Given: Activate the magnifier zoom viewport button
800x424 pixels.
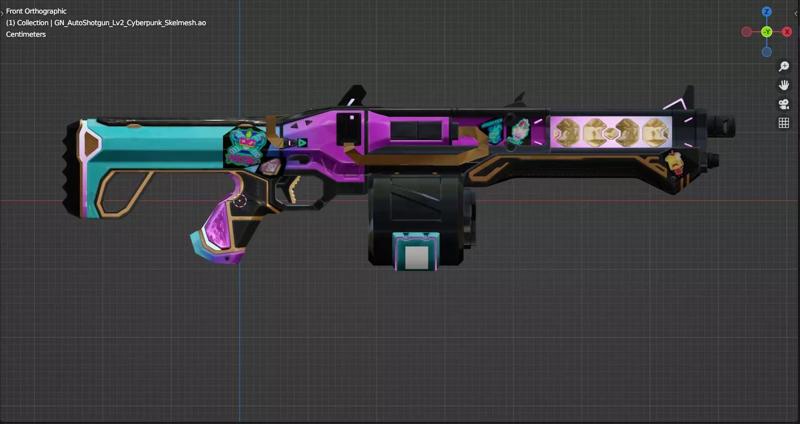Looking at the screenshot, I should pyautogui.click(x=784, y=67).
